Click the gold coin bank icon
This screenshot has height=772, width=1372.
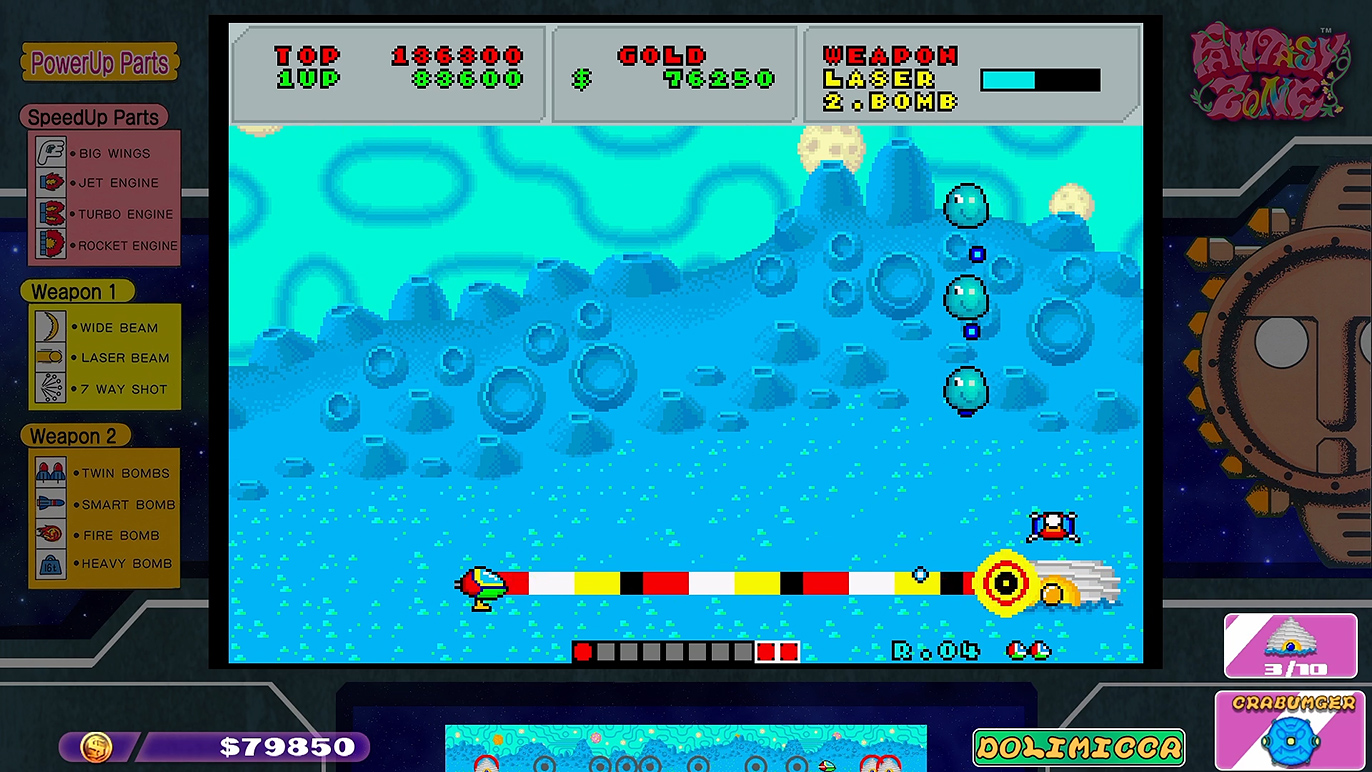96,747
